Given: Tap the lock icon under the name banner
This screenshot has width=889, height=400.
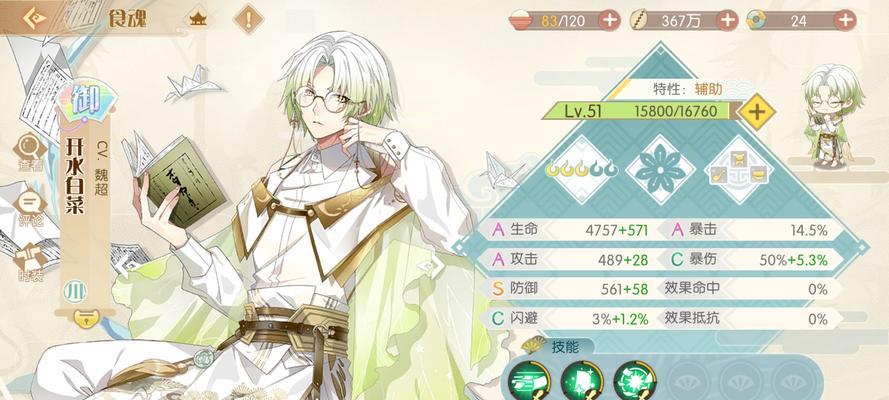Looking at the screenshot, I should pyautogui.click(x=88, y=319).
